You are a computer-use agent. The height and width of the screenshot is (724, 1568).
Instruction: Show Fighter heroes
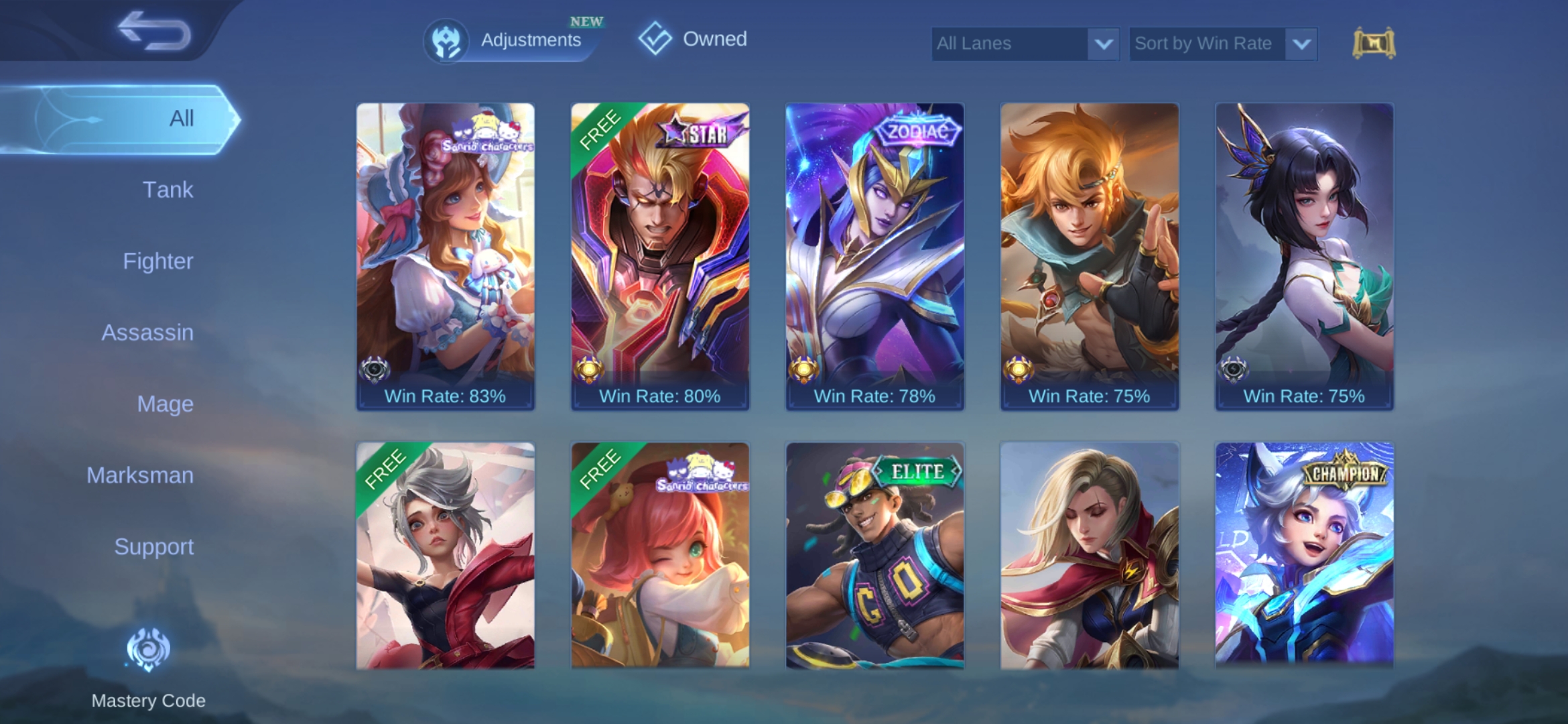pos(158,261)
